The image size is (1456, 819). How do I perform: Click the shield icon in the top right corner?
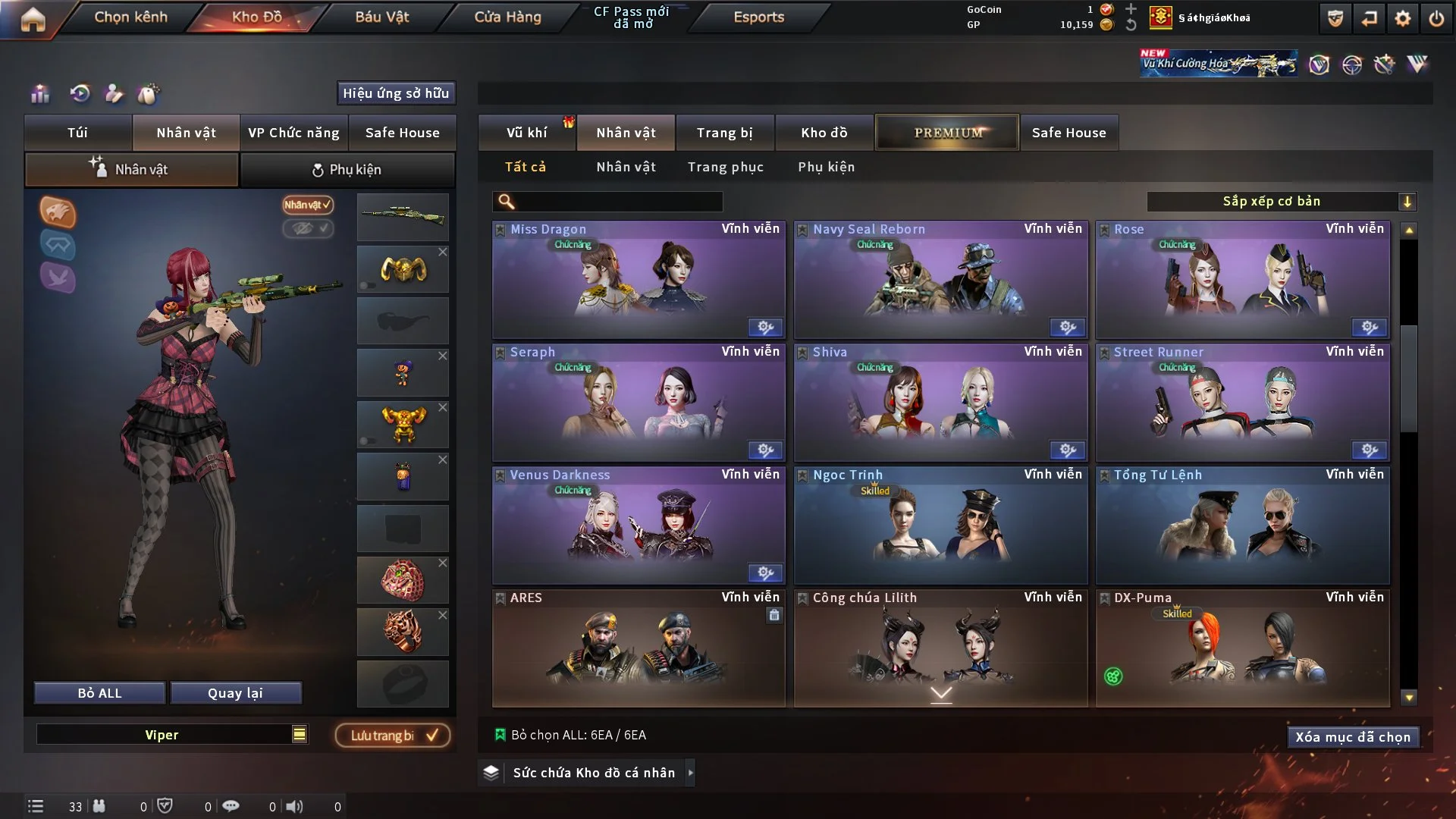[1334, 18]
